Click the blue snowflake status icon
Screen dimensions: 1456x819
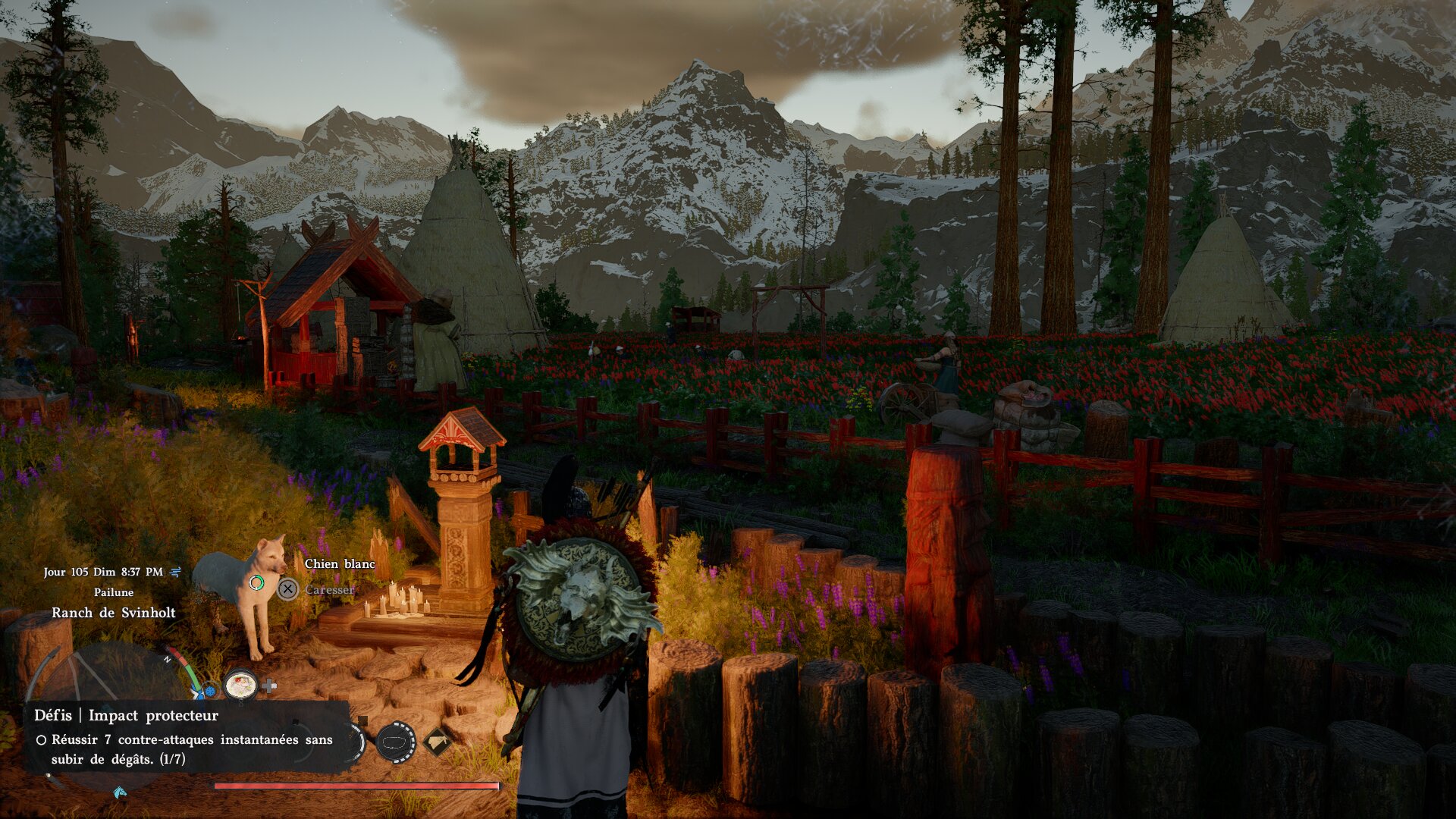click(x=209, y=692)
